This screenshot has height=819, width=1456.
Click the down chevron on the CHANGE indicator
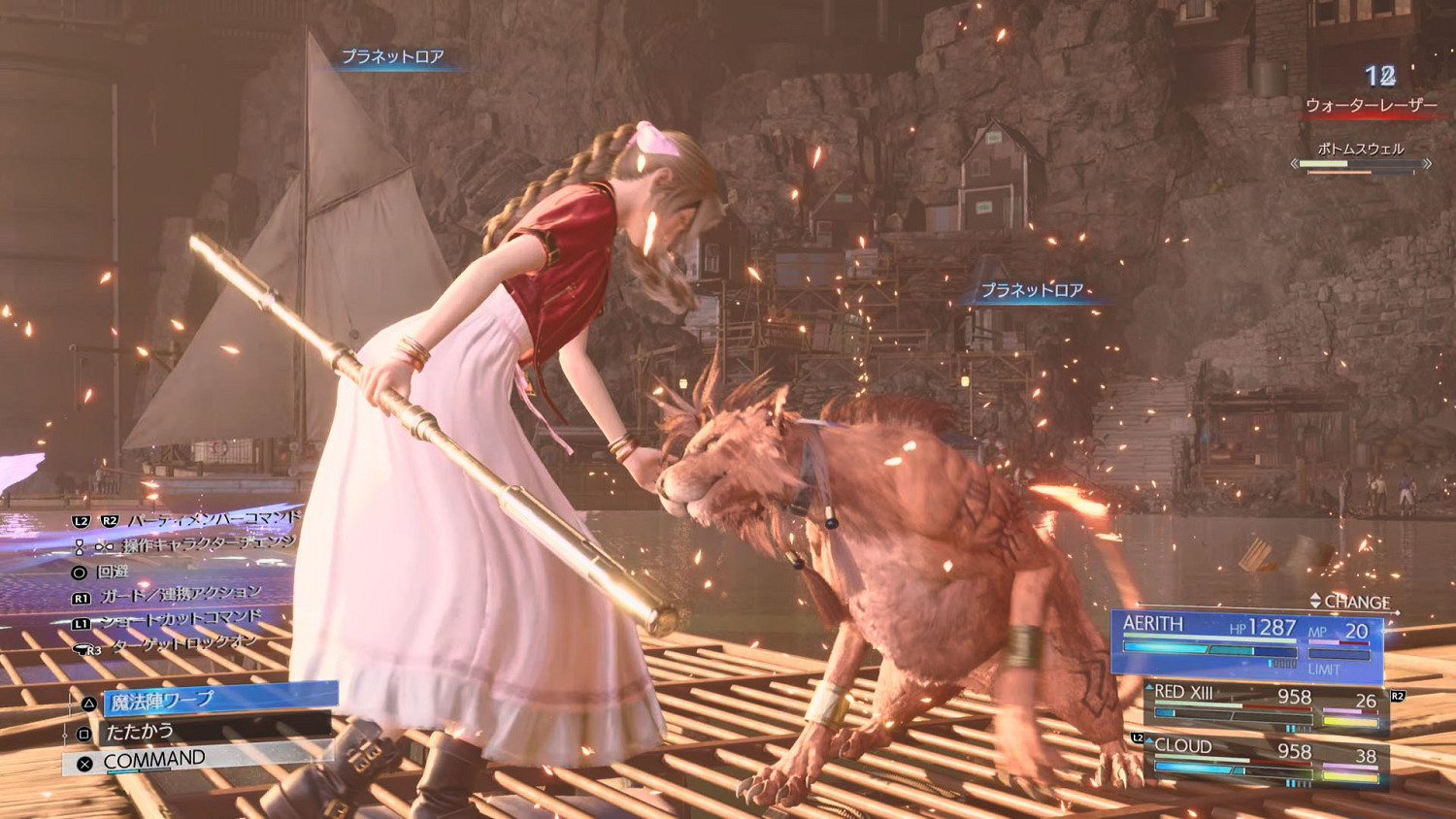1315,606
